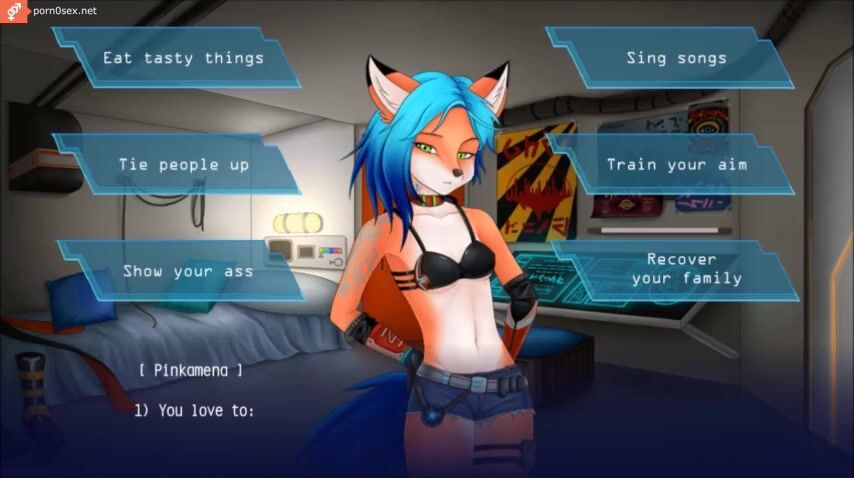Screen dimensions: 854x478
Task: Select the "Tie people up" option
Action: 183,164
